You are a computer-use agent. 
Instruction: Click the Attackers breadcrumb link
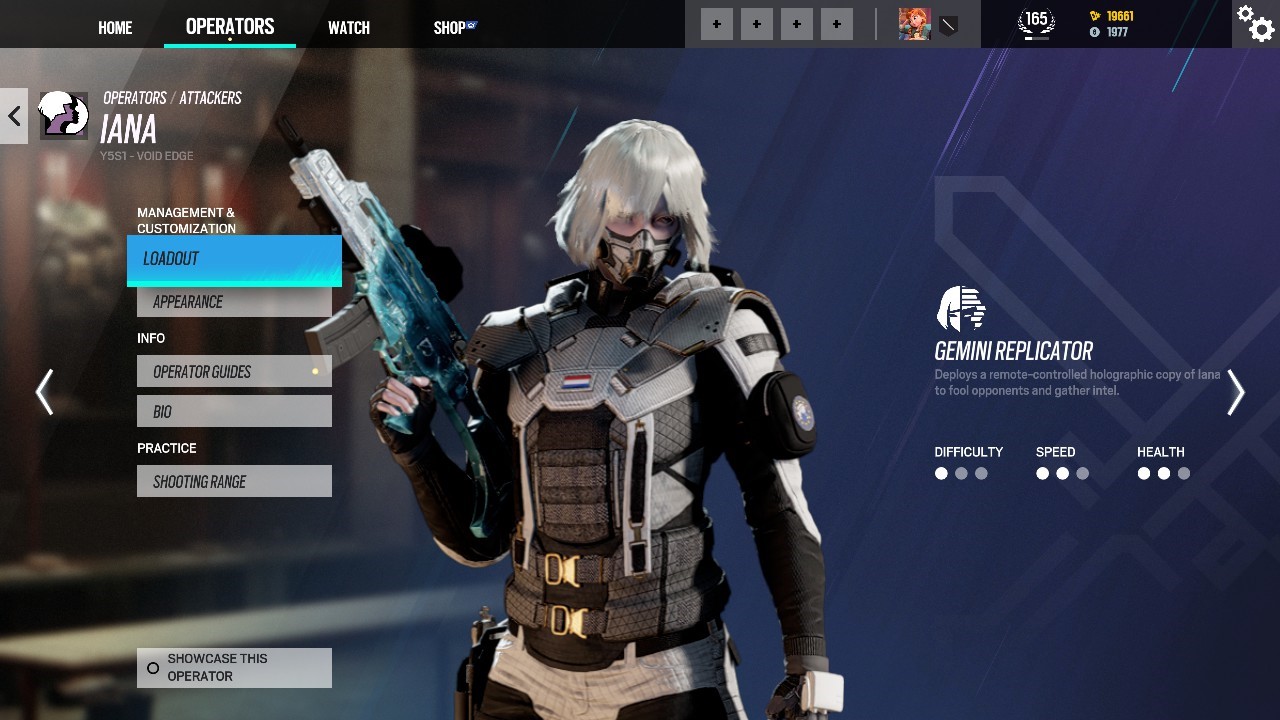210,98
